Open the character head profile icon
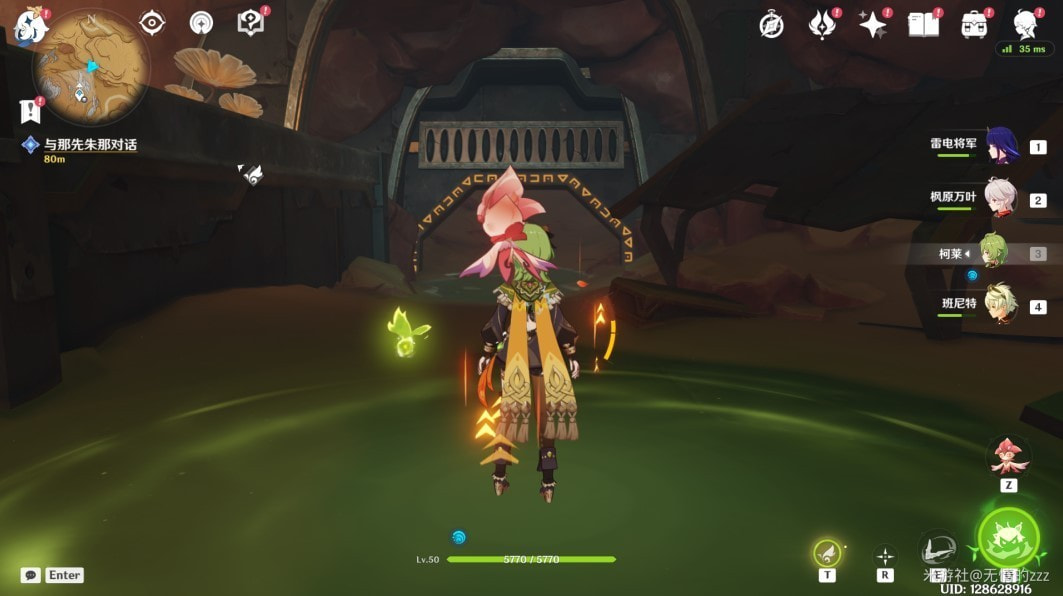The width and height of the screenshot is (1063, 596). (1024, 24)
